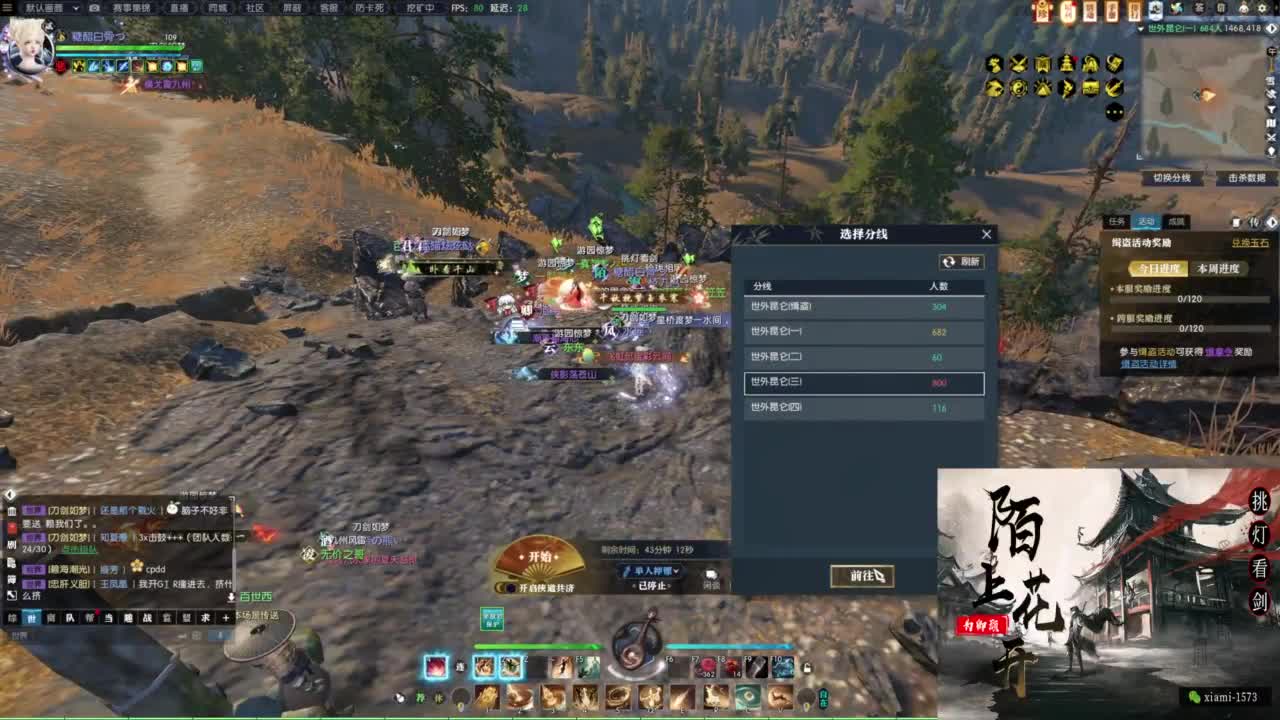
Task: Click the lock icon at the skill bar's right end
Action: click(807, 668)
